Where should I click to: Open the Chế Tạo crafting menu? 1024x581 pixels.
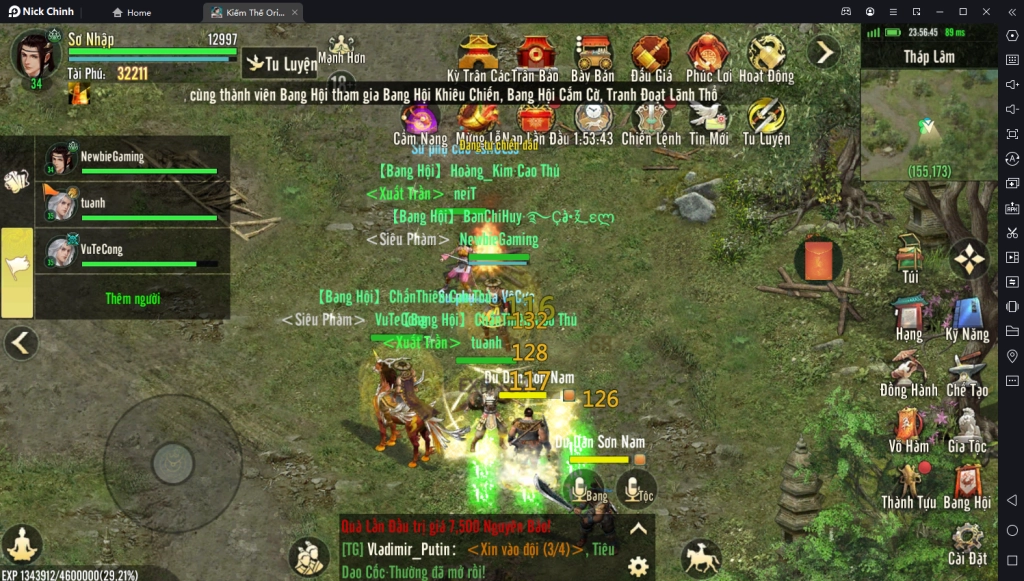(967, 374)
